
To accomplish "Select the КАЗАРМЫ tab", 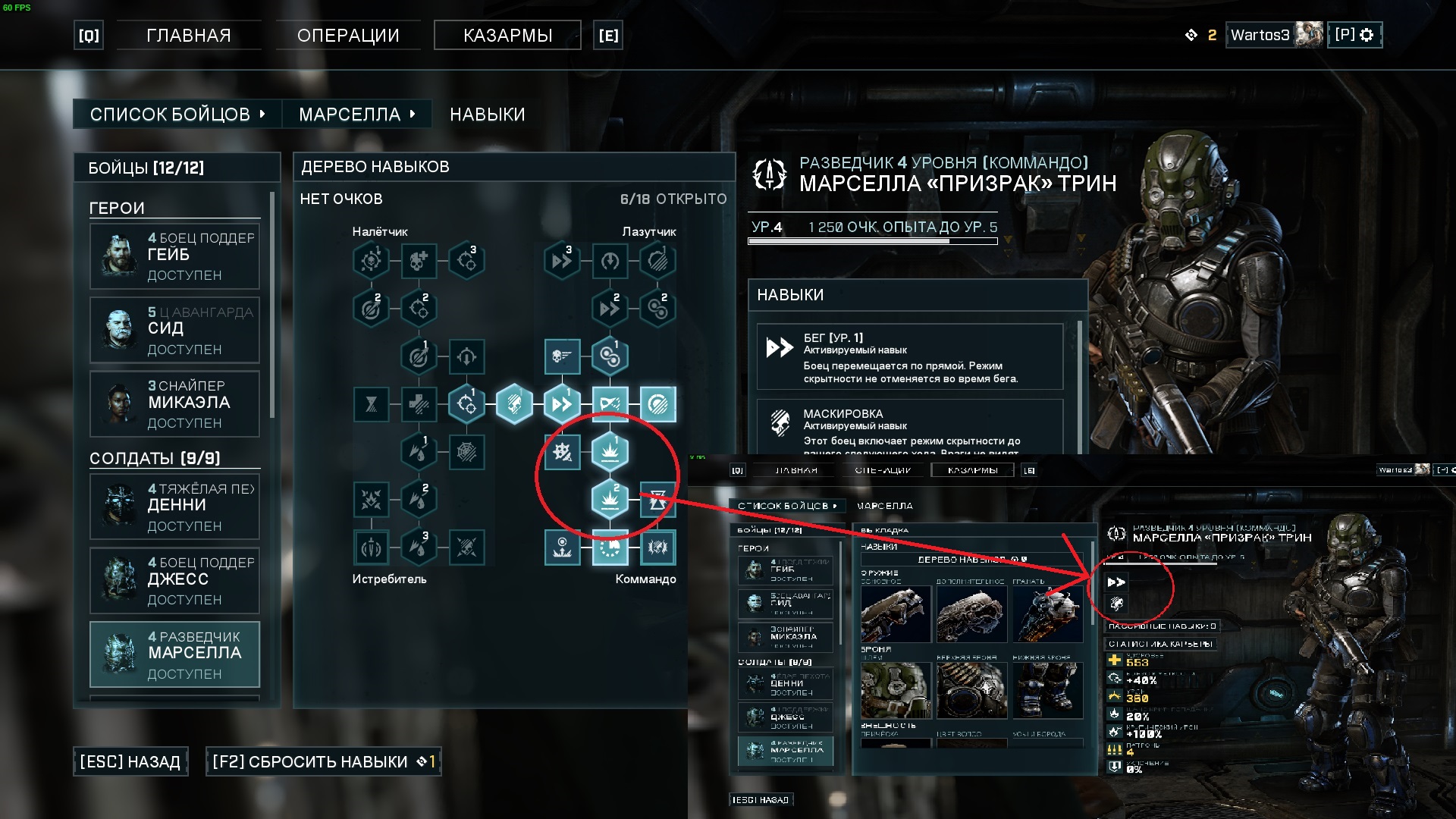I will coord(507,36).
